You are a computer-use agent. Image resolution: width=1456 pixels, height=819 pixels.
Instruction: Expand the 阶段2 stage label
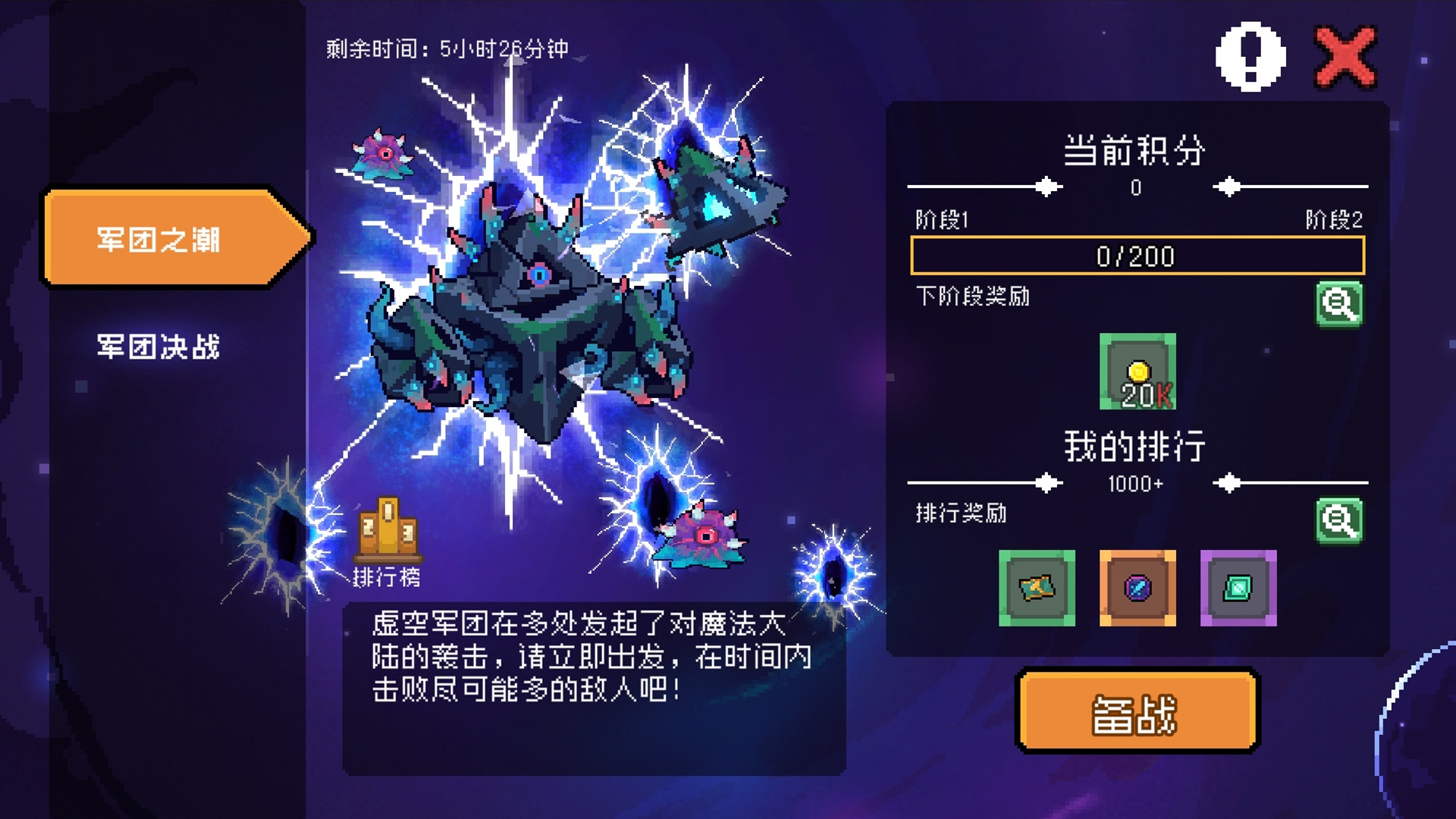click(x=1336, y=219)
